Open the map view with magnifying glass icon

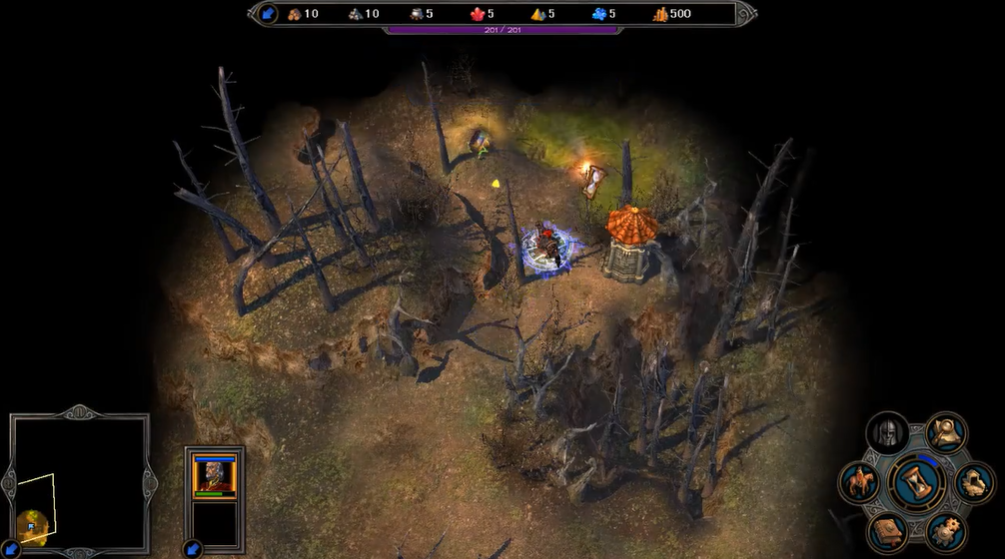(946, 433)
